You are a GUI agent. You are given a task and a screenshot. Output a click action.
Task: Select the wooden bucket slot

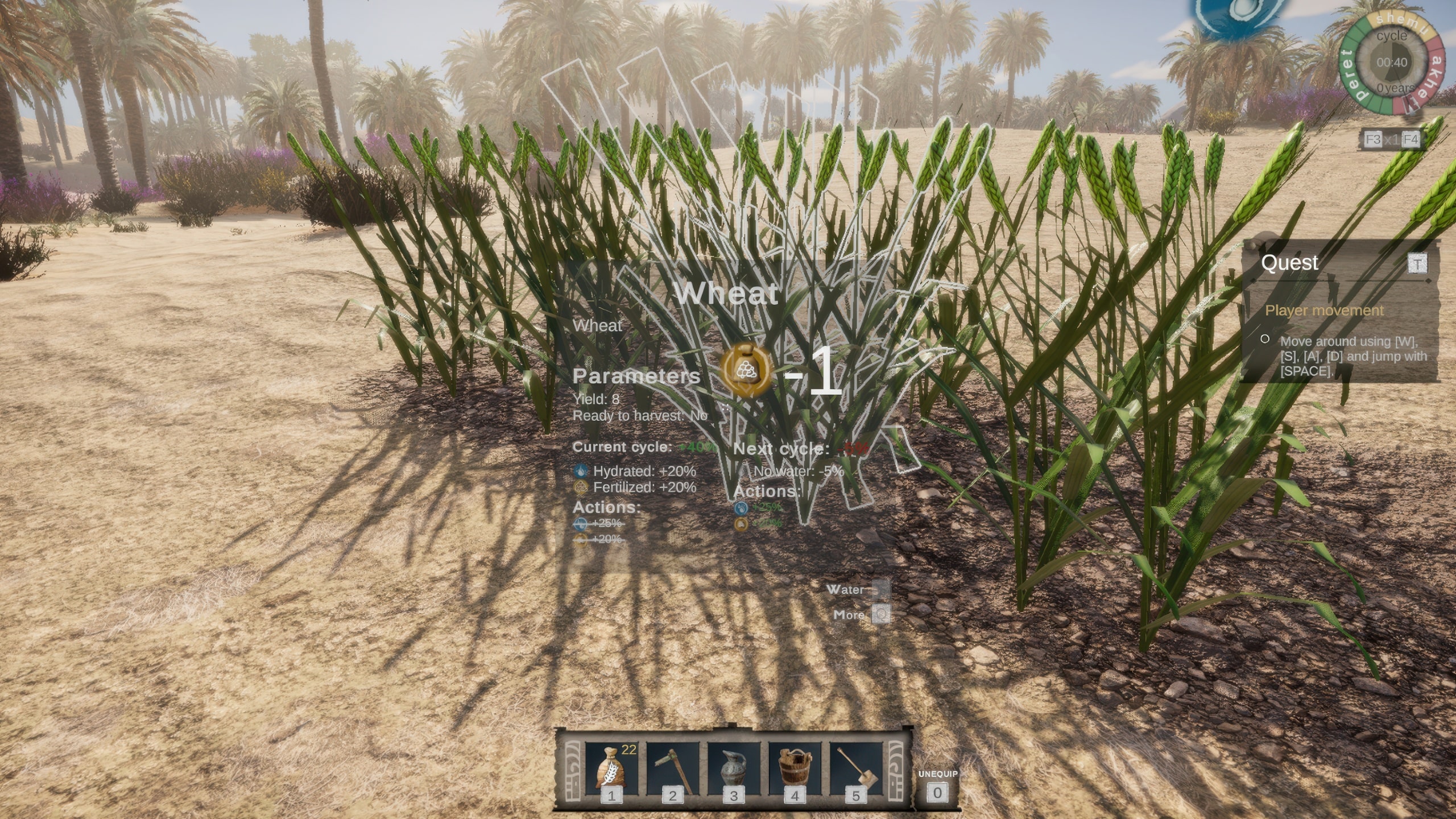click(x=795, y=768)
